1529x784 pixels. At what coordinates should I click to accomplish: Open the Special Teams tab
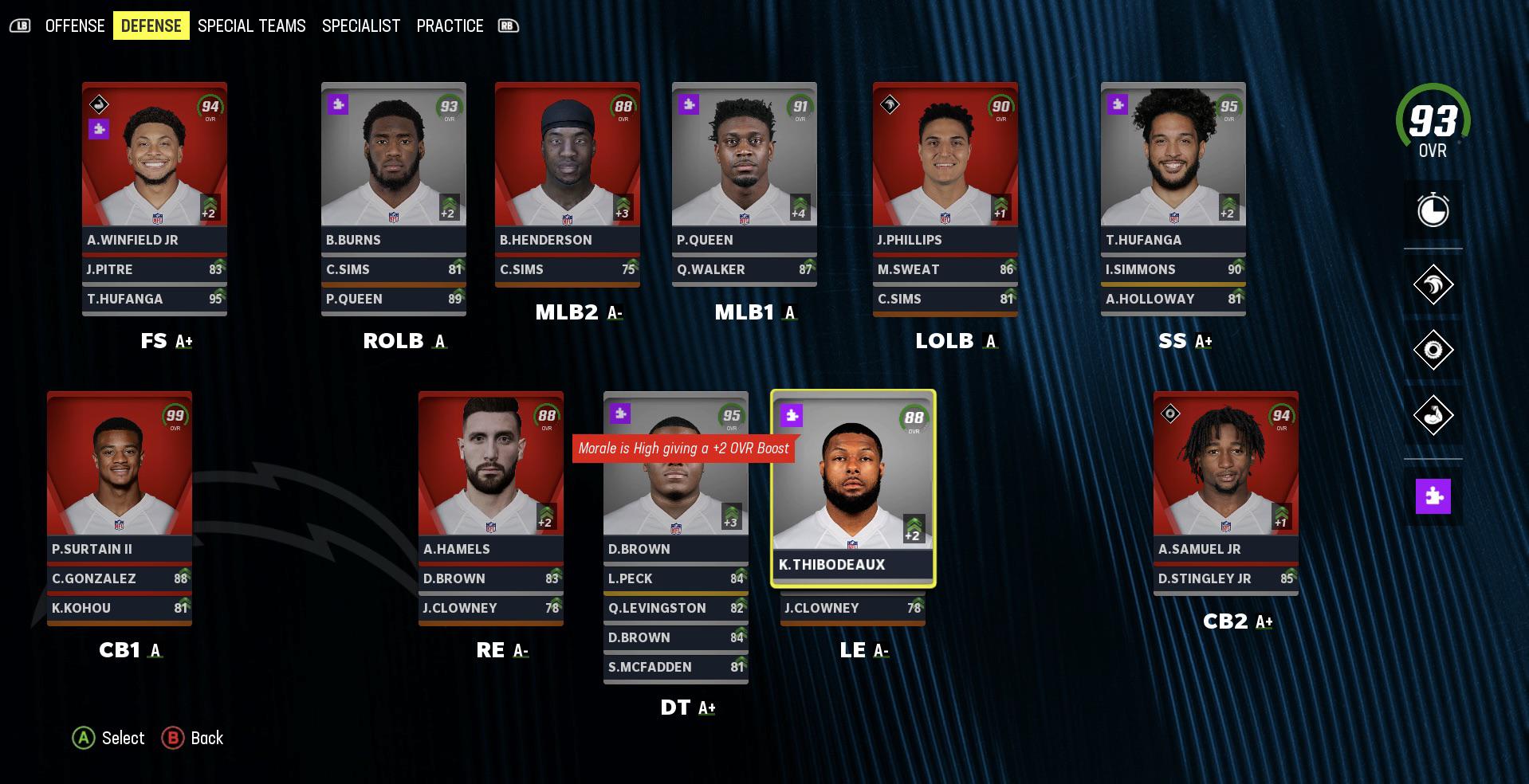coord(251,25)
